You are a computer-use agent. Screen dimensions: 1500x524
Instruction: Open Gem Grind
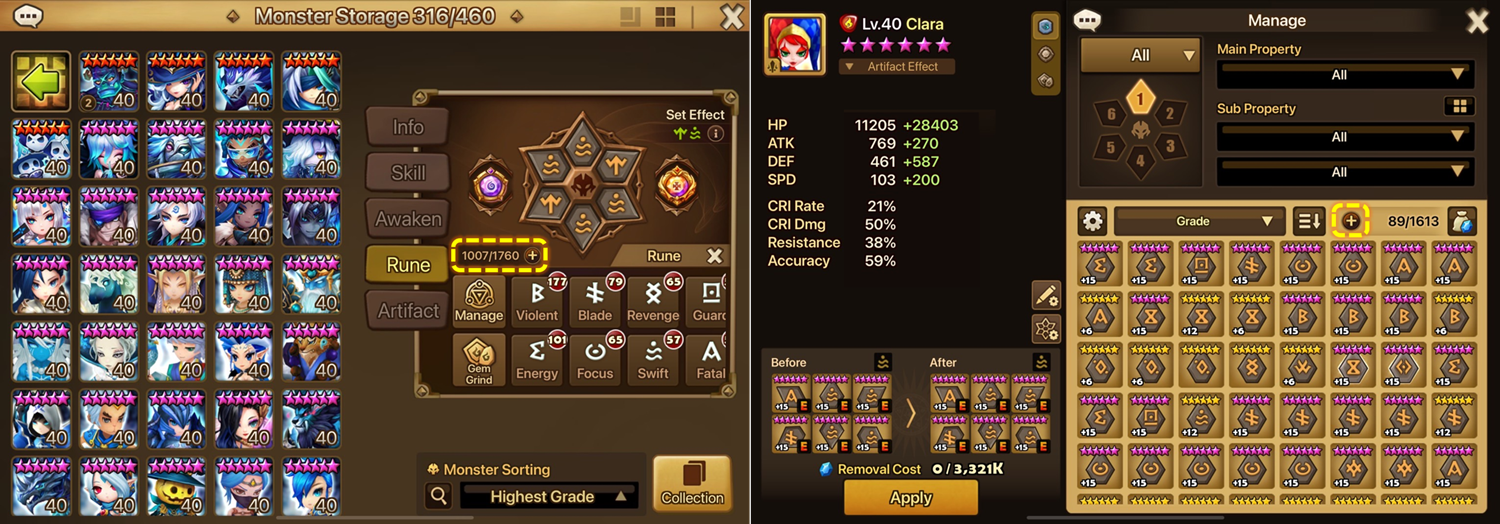click(x=479, y=359)
